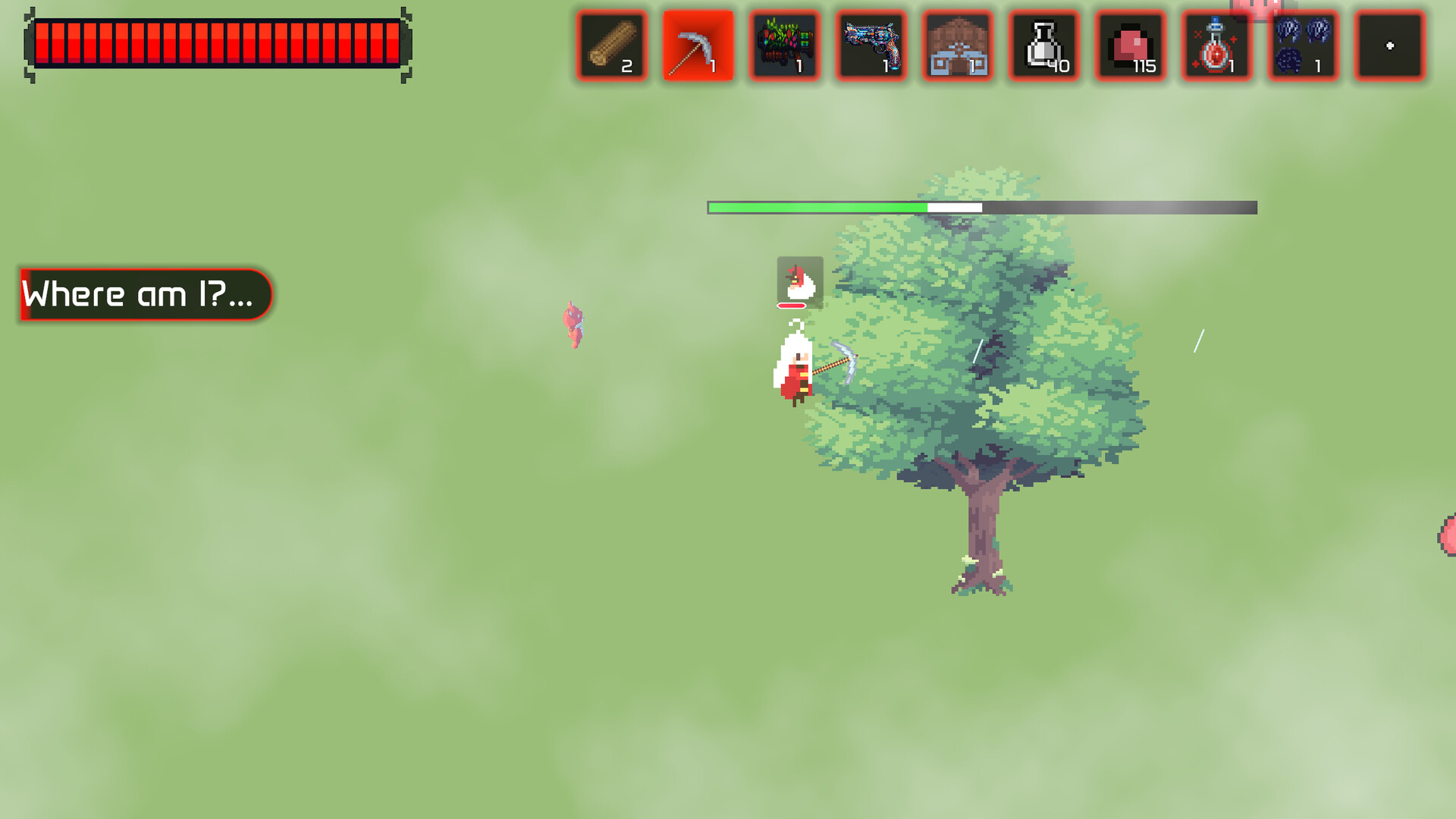Select the pickaxe tool slot
1456x819 pixels.
click(x=698, y=45)
